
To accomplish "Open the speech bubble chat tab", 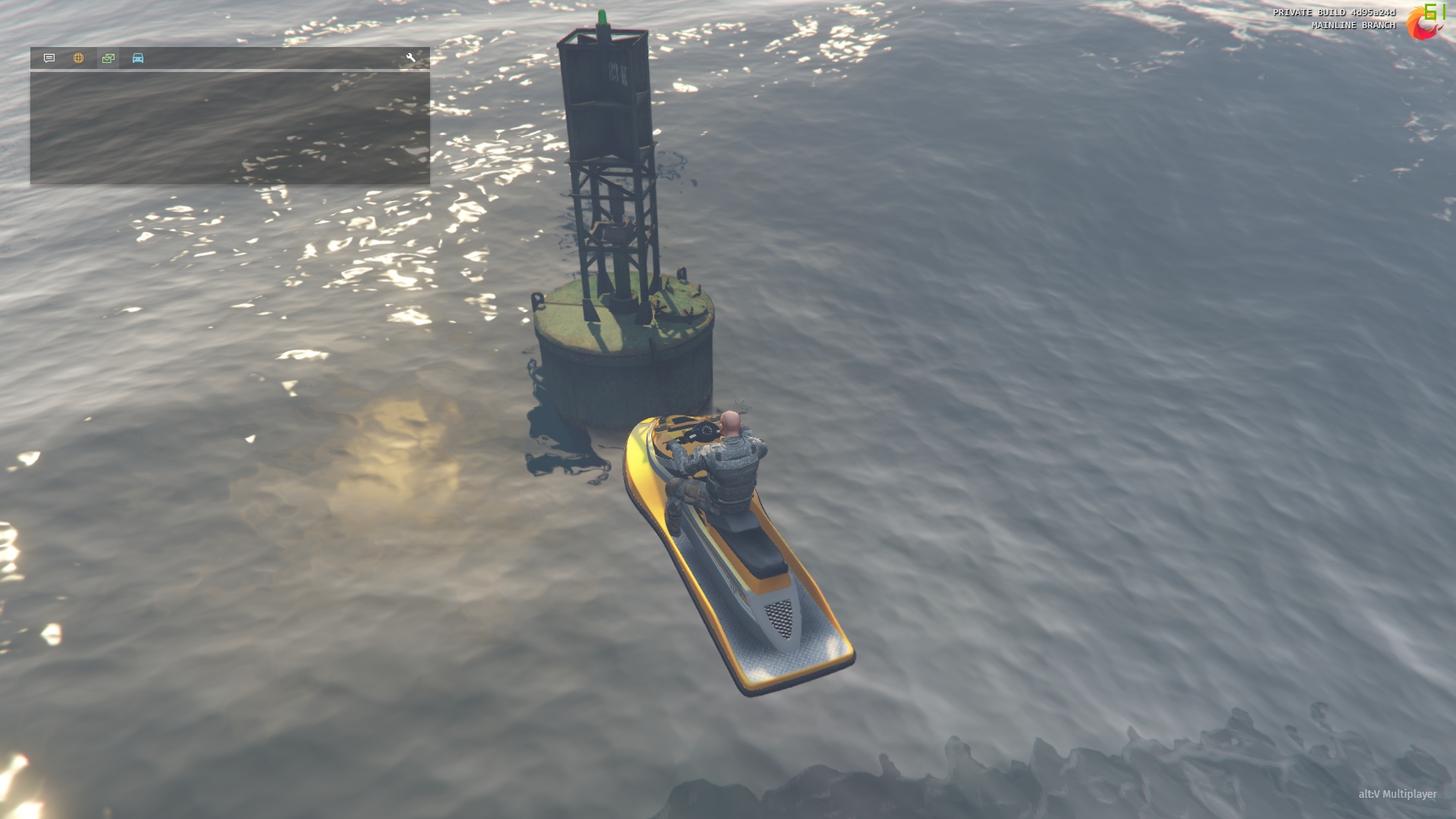I will tap(49, 58).
